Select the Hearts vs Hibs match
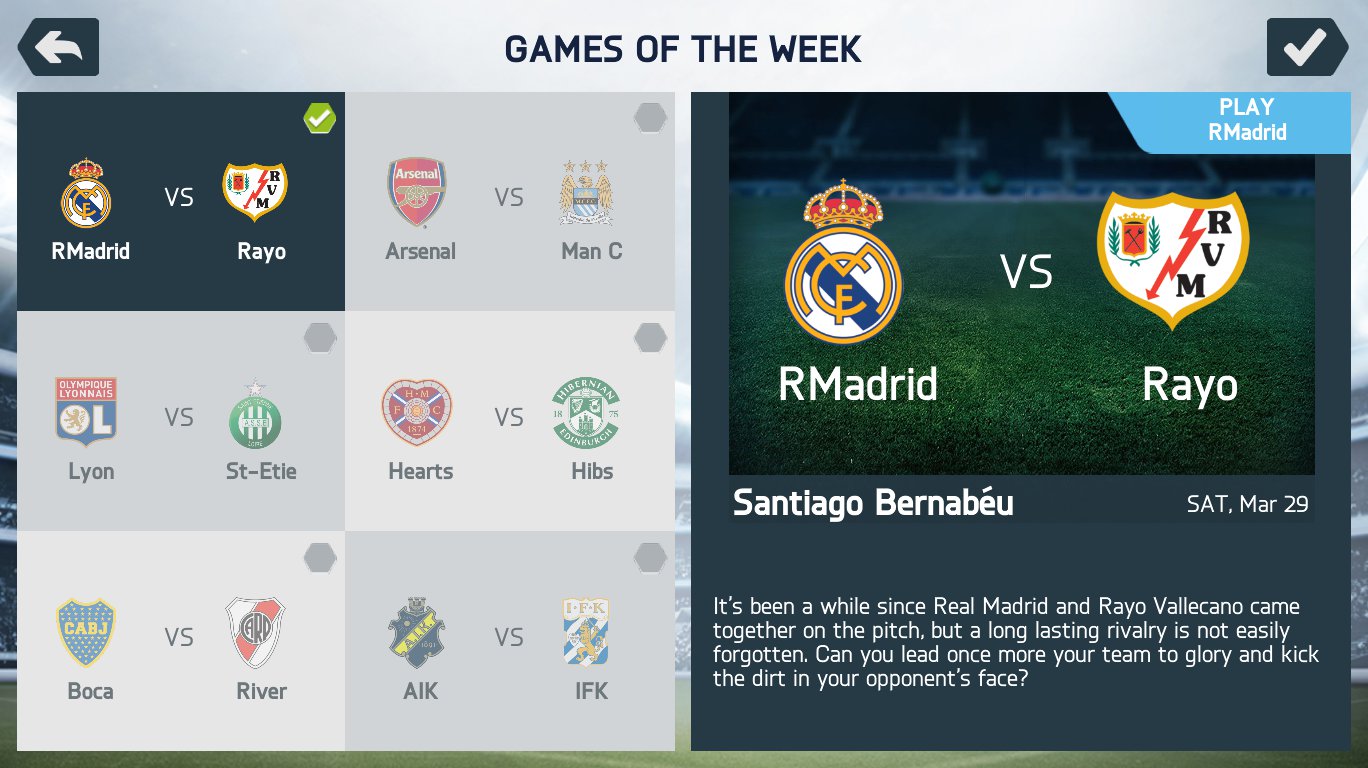Viewport: 1368px width, 768px height. (510, 421)
